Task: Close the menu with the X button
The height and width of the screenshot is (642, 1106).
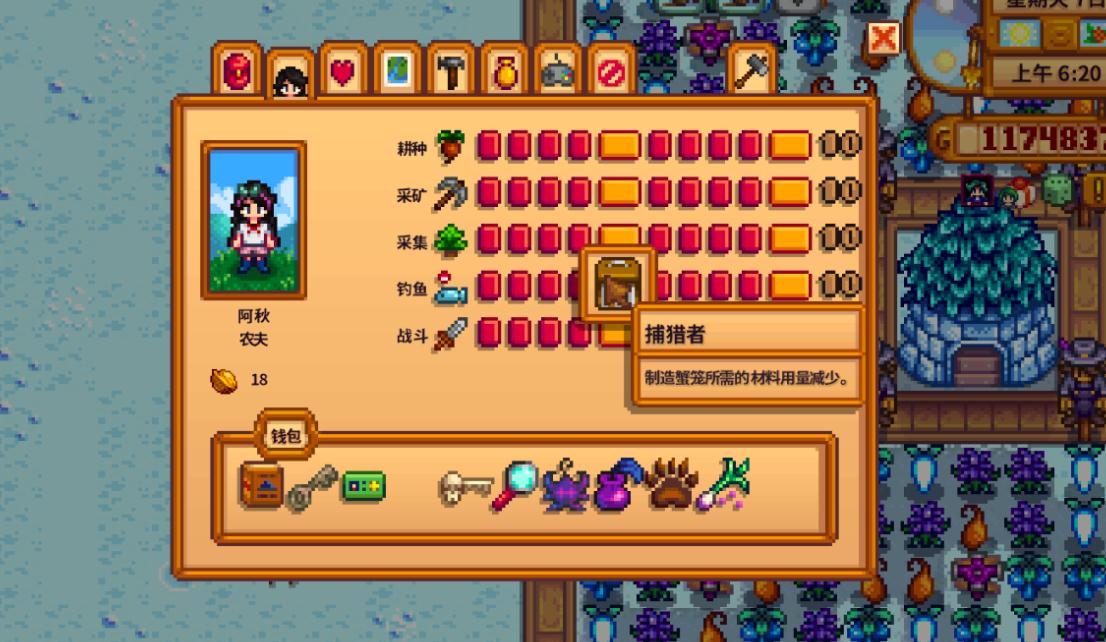Action: coord(883,39)
